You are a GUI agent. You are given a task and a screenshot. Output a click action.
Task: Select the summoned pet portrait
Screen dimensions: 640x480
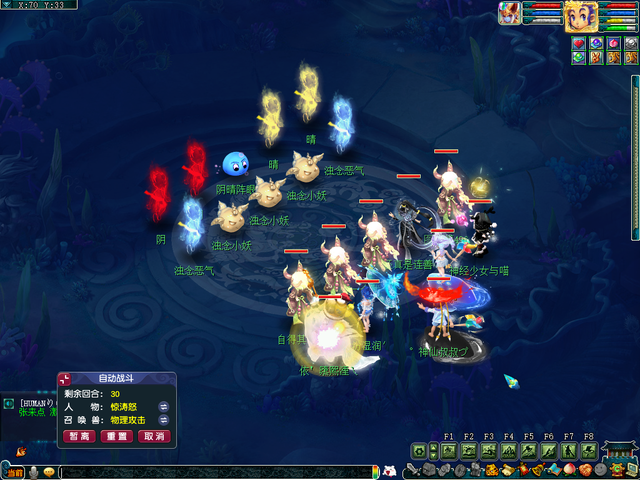click(x=512, y=13)
